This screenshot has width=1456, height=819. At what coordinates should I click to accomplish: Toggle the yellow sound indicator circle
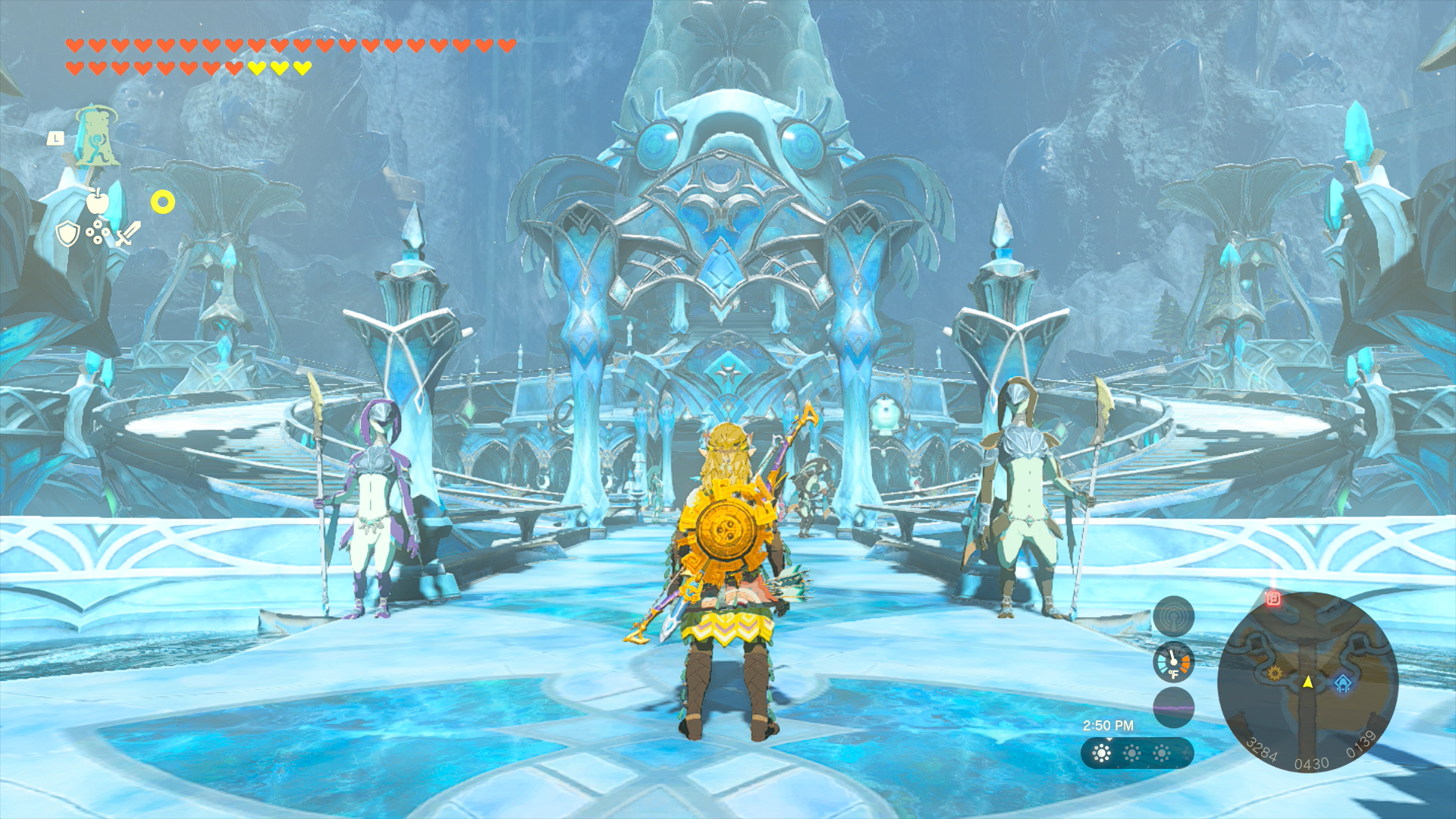[162, 202]
